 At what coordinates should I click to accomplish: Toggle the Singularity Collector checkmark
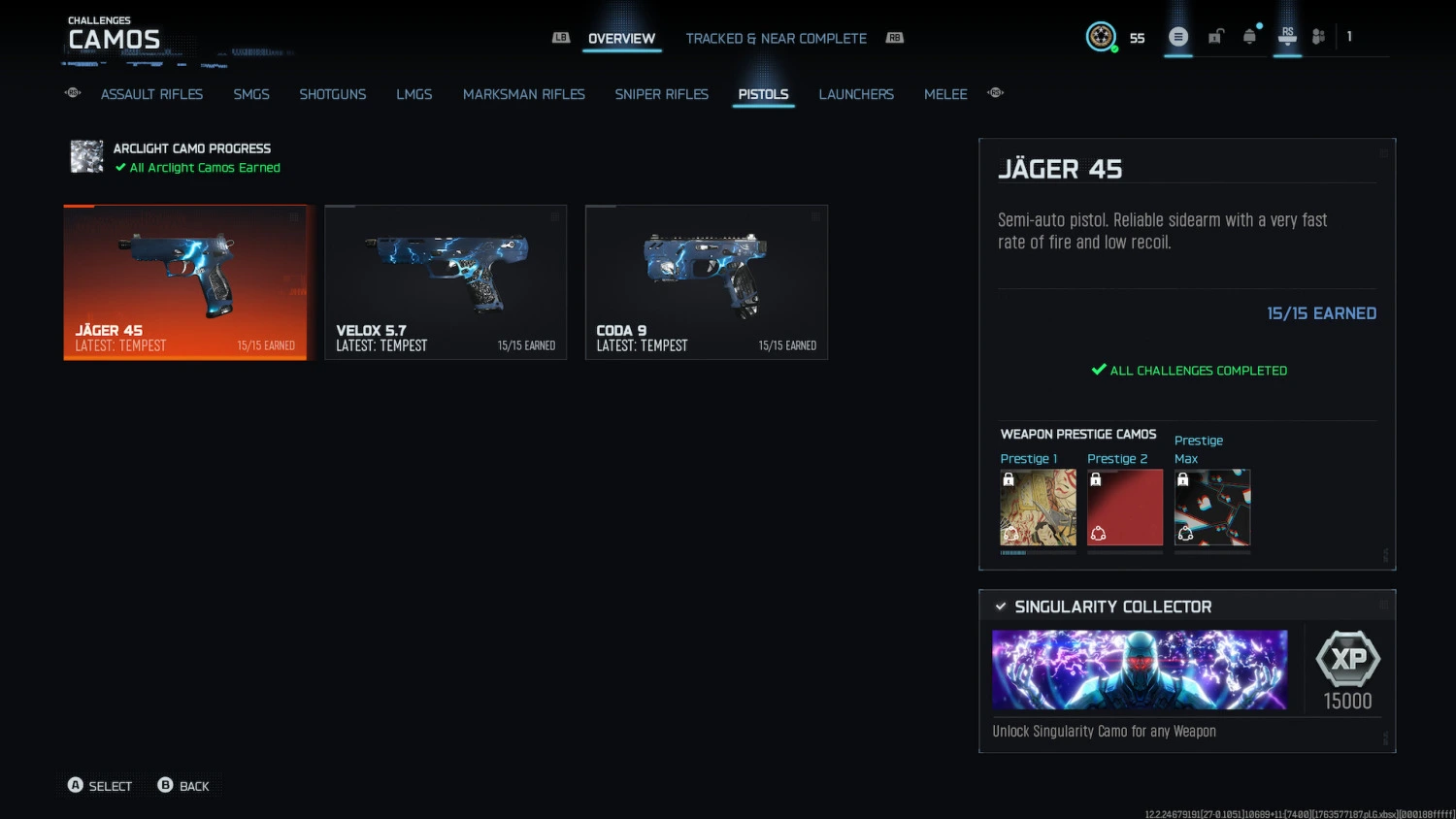pos(1001,606)
